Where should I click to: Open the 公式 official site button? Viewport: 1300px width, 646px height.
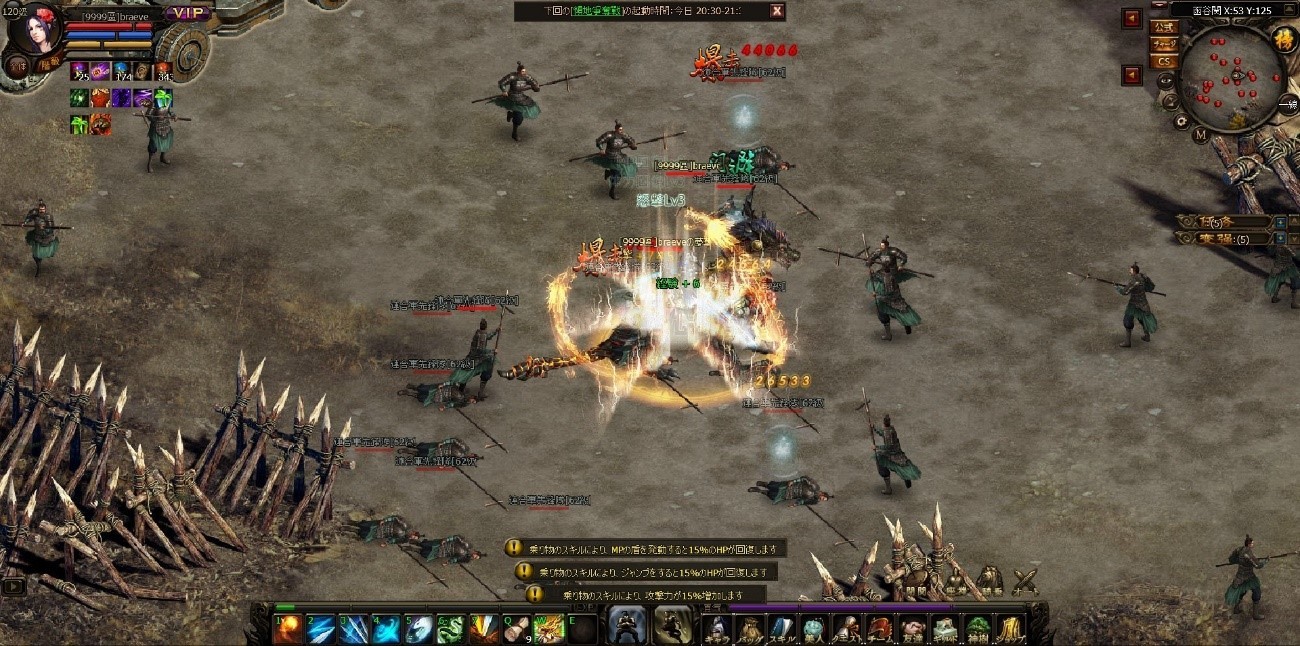1163,27
